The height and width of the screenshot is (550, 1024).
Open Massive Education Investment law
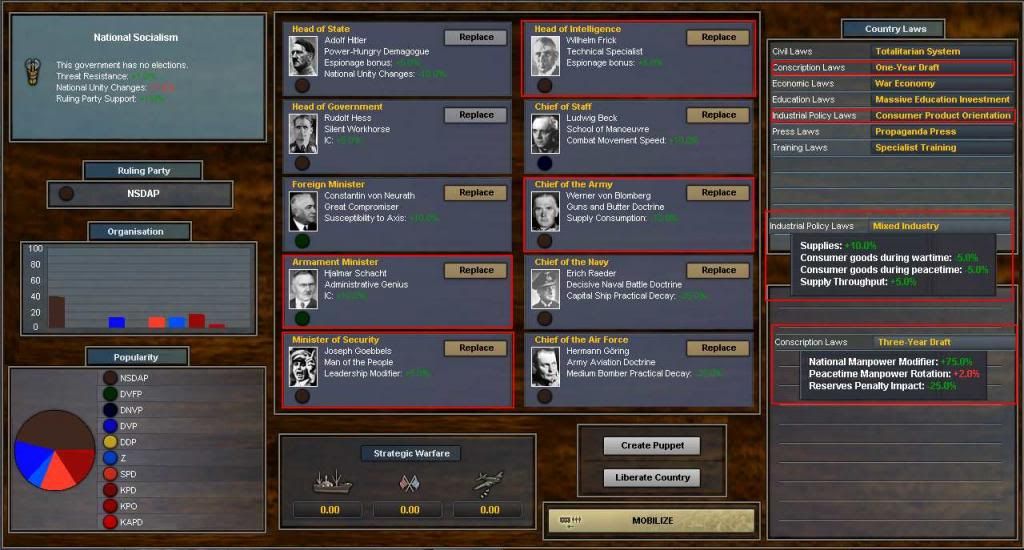coord(941,99)
